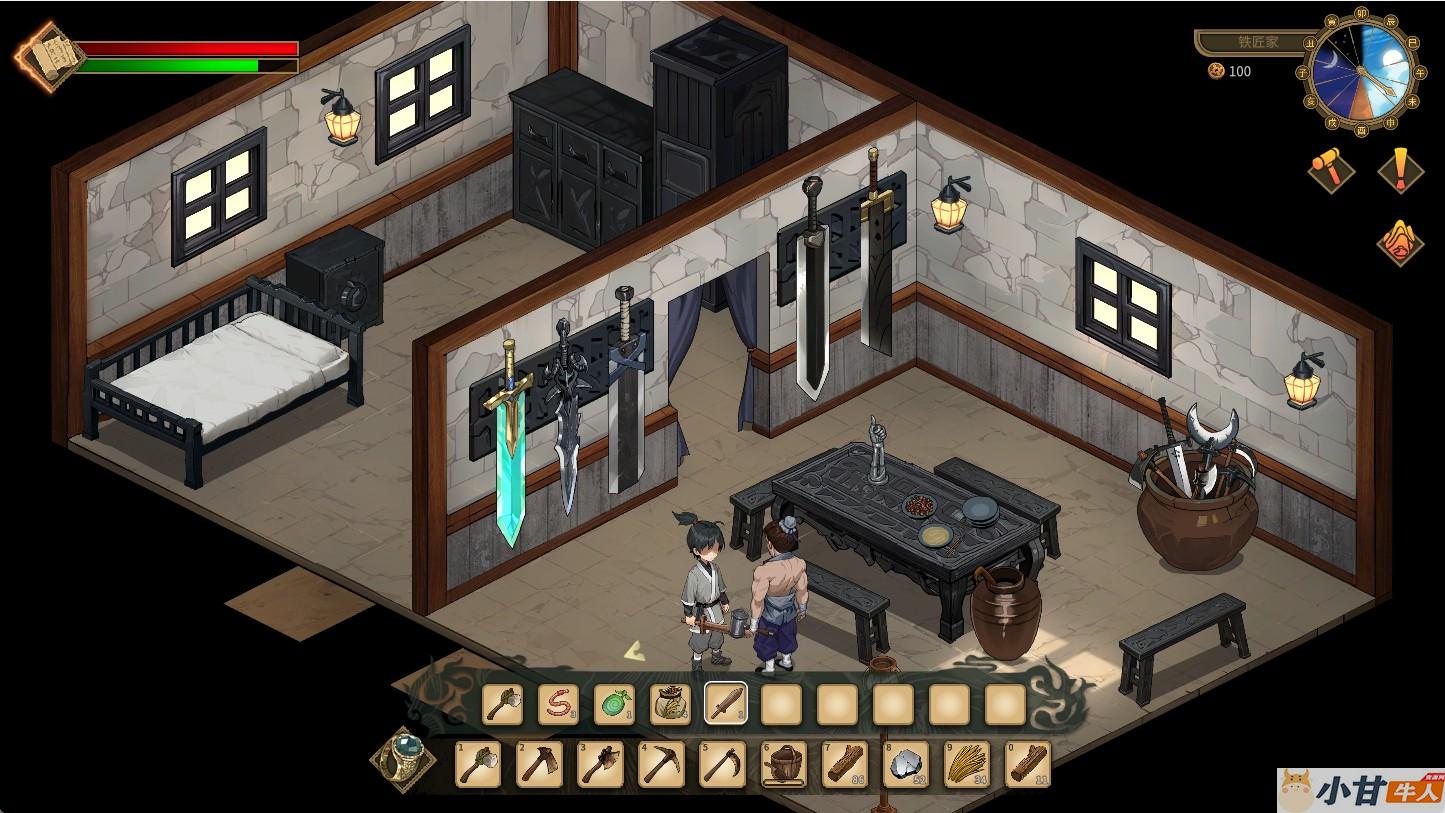Open the scroll journal icon
Screen dimensions: 1445x813
[x=44, y=57]
